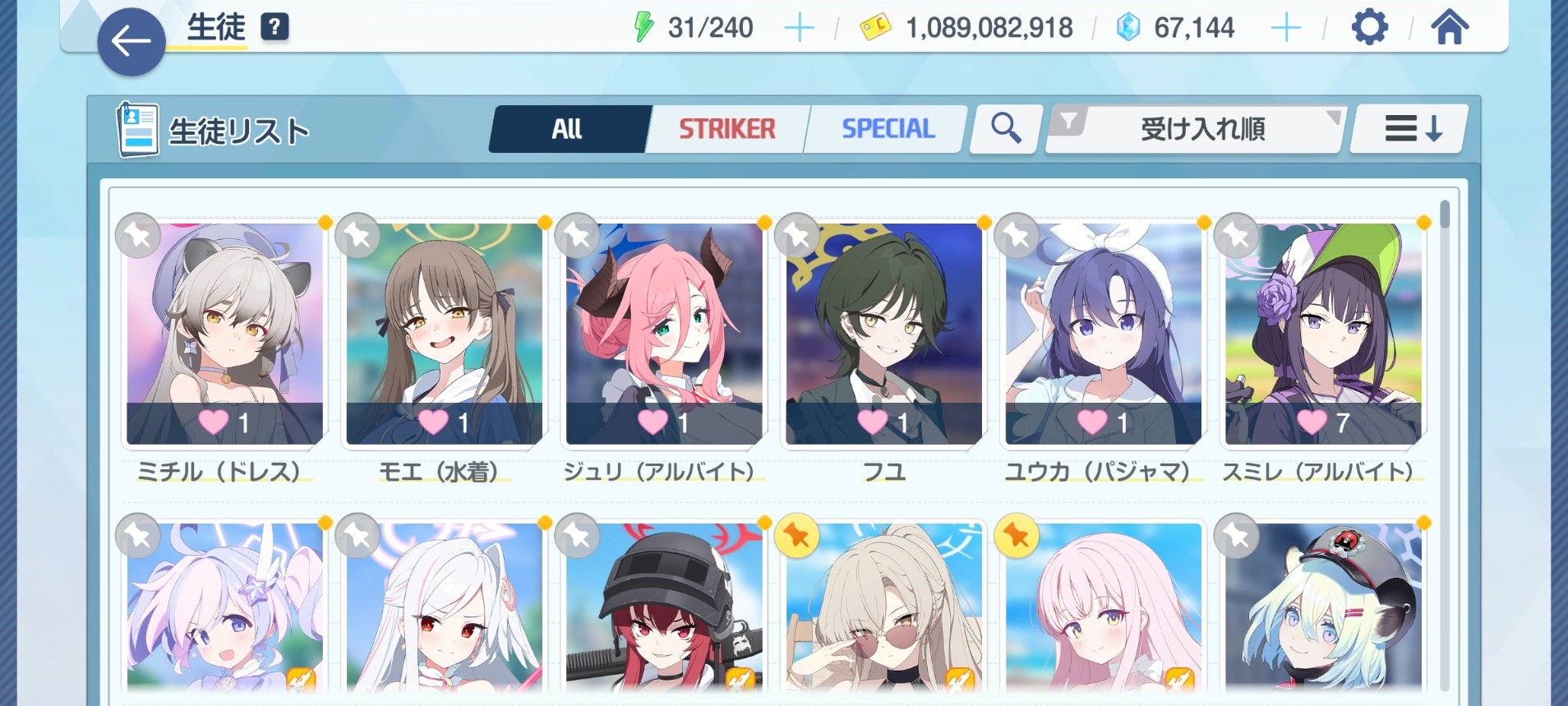Switch to the All tab

coord(568,129)
